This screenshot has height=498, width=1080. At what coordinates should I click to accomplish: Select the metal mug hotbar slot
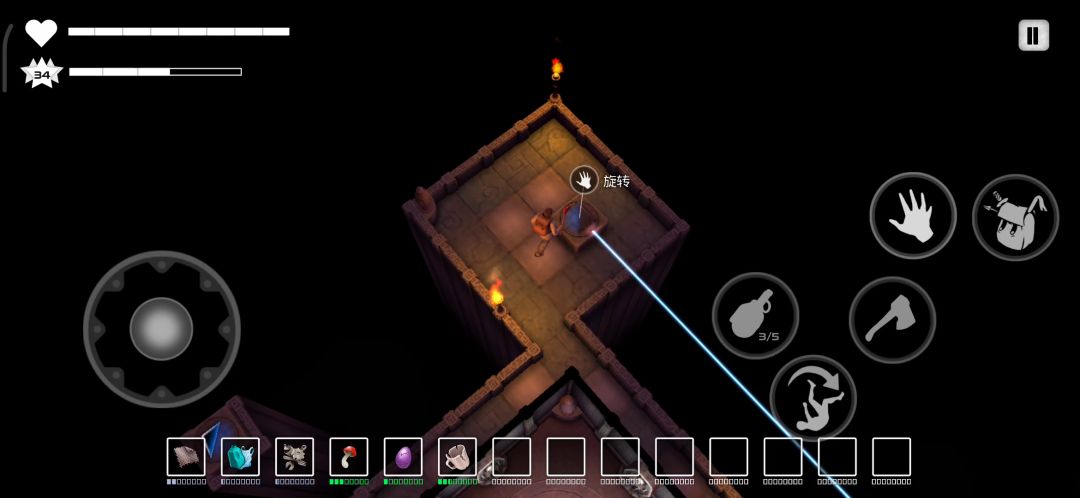pyautogui.click(x=457, y=457)
